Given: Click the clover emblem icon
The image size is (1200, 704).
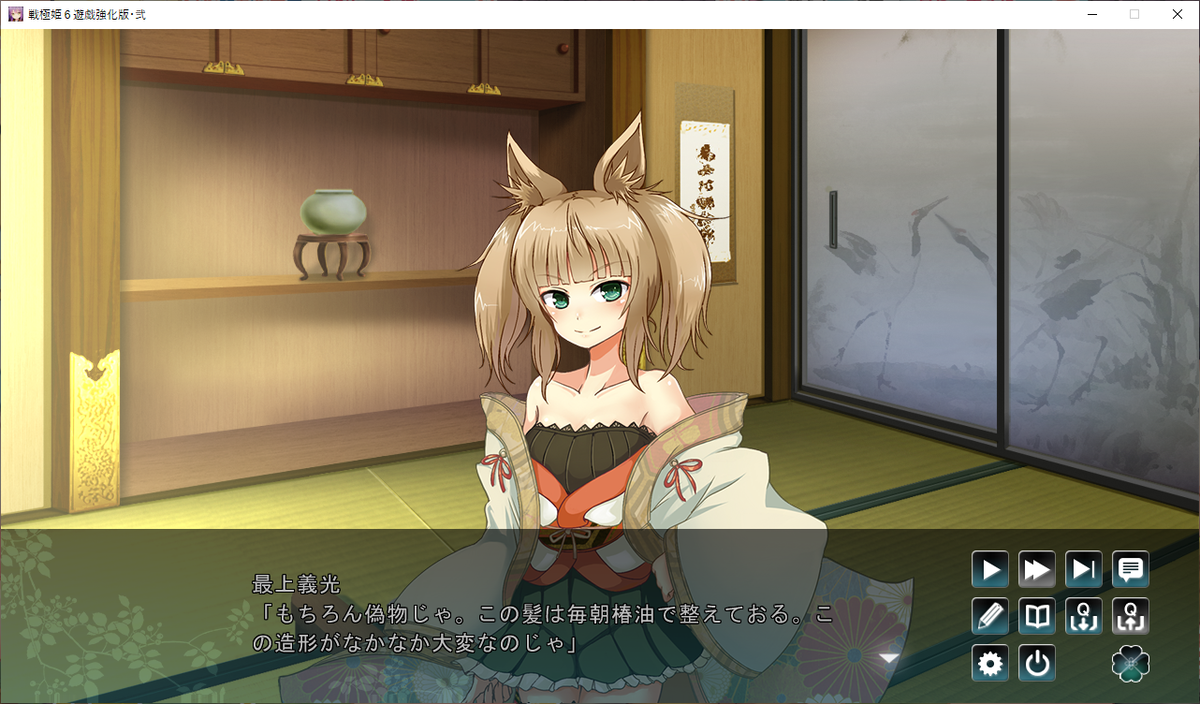Looking at the screenshot, I should pos(1131,663).
